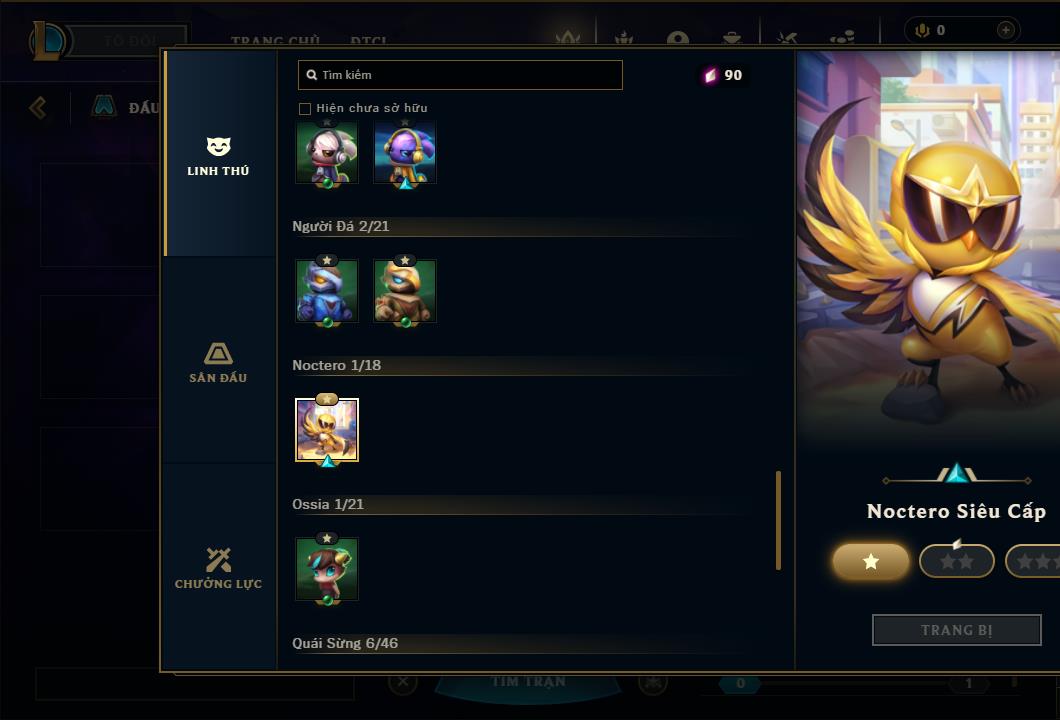Toggle the Hiện chưa sở hữu checkbox
1060x720 pixels.
(x=305, y=108)
